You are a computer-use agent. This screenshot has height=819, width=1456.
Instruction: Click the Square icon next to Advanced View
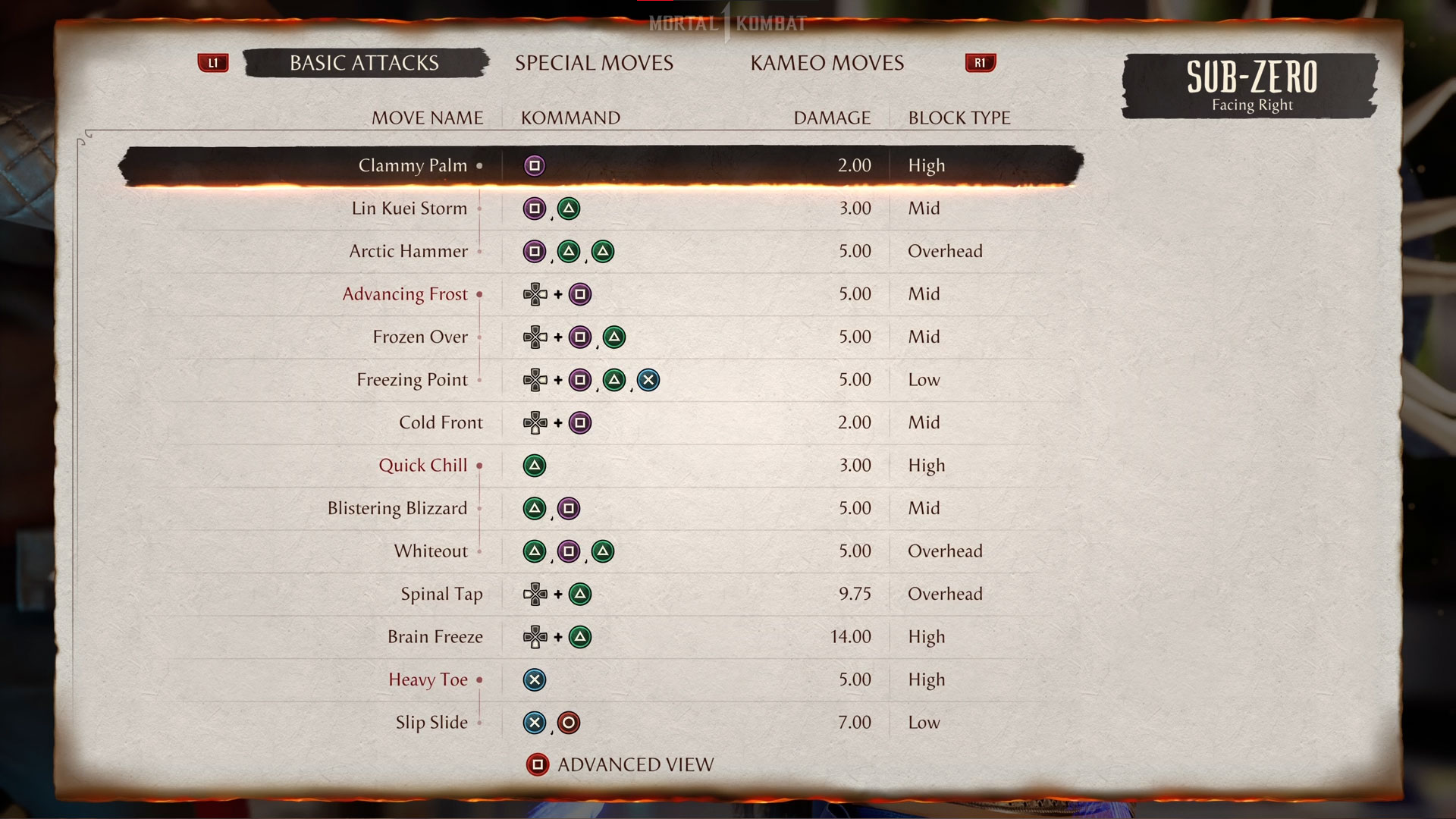[538, 764]
